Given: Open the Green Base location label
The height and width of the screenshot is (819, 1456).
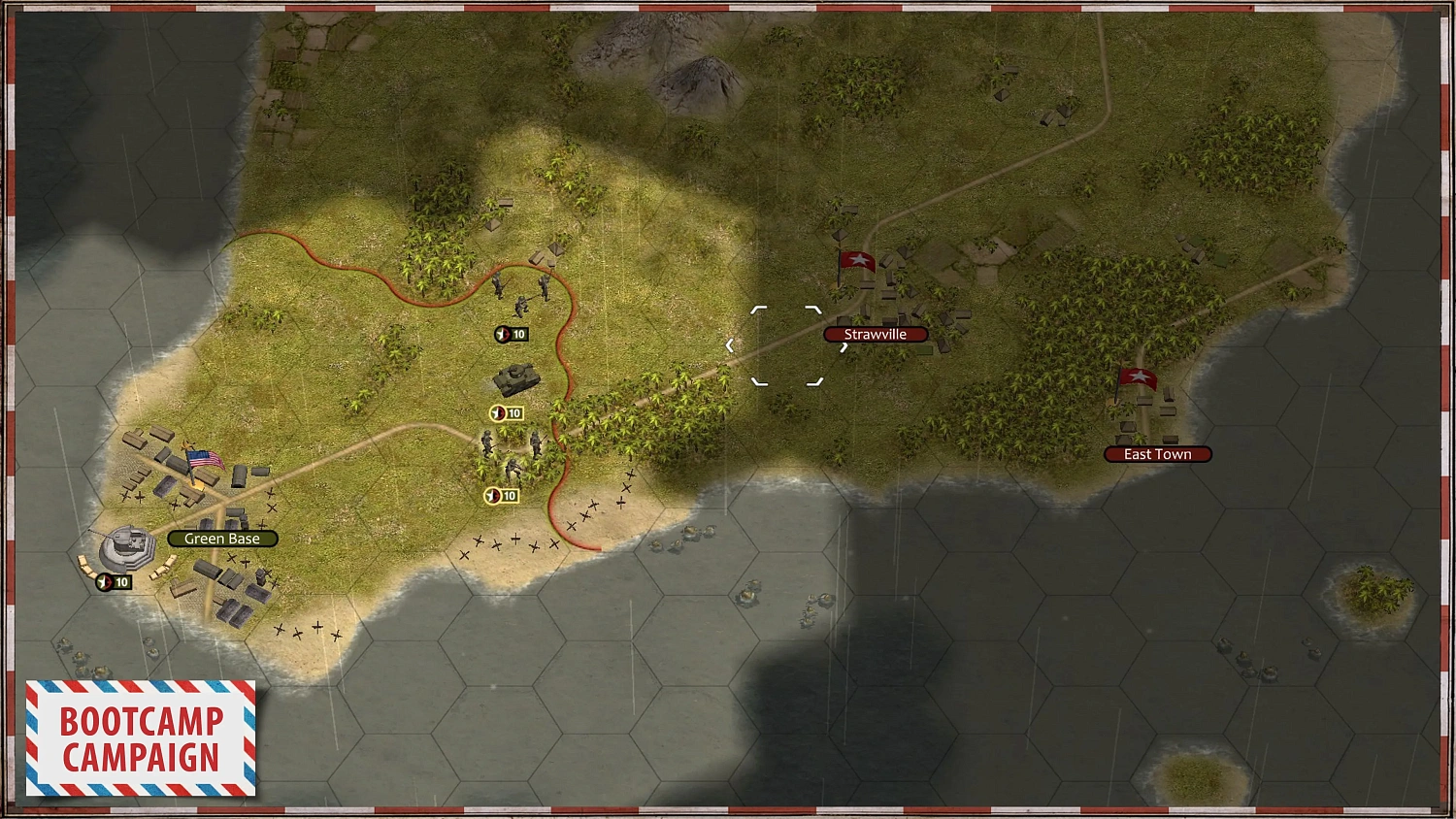Looking at the screenshot, I should click(x=222, y=538).
